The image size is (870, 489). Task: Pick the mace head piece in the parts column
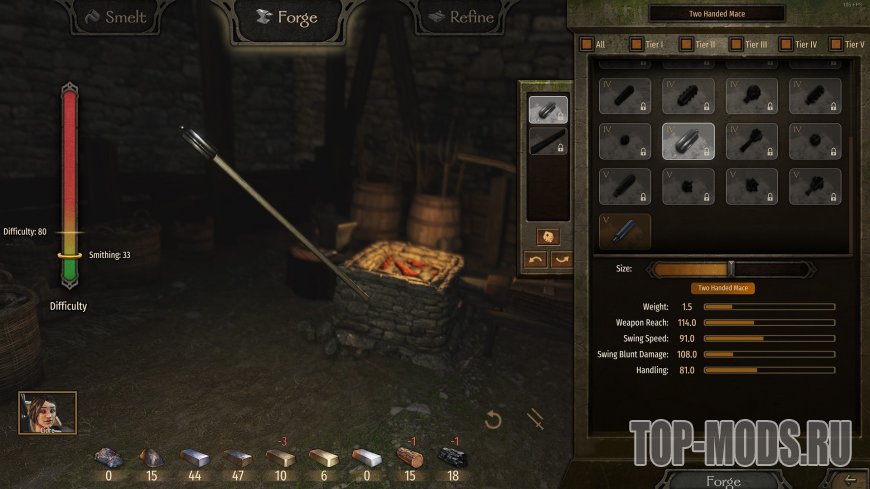(x=547, y=110)
